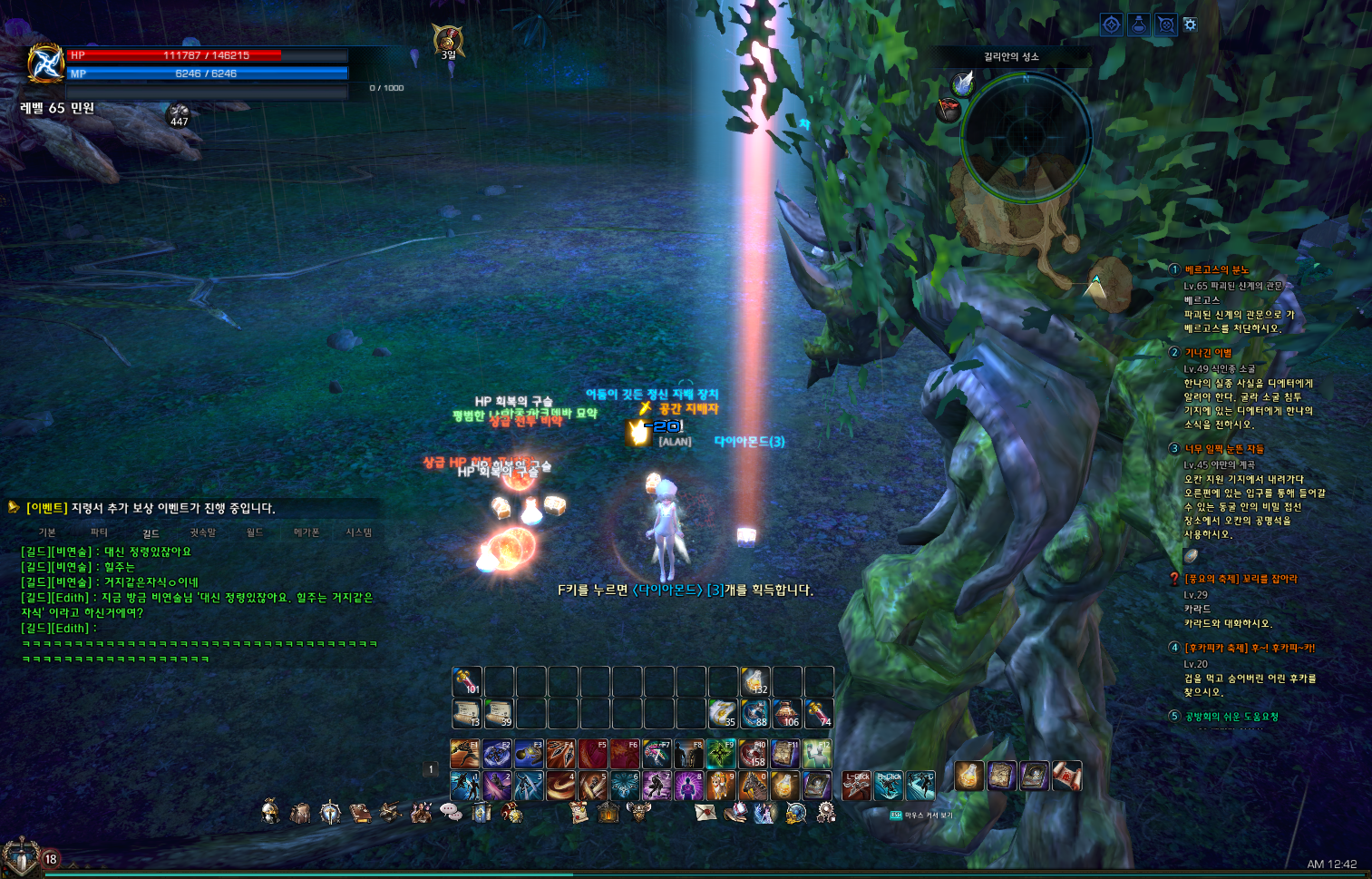Open the helmet character icon in bottom menu
Screen dimensions: 1372x879
pos(270,812)
